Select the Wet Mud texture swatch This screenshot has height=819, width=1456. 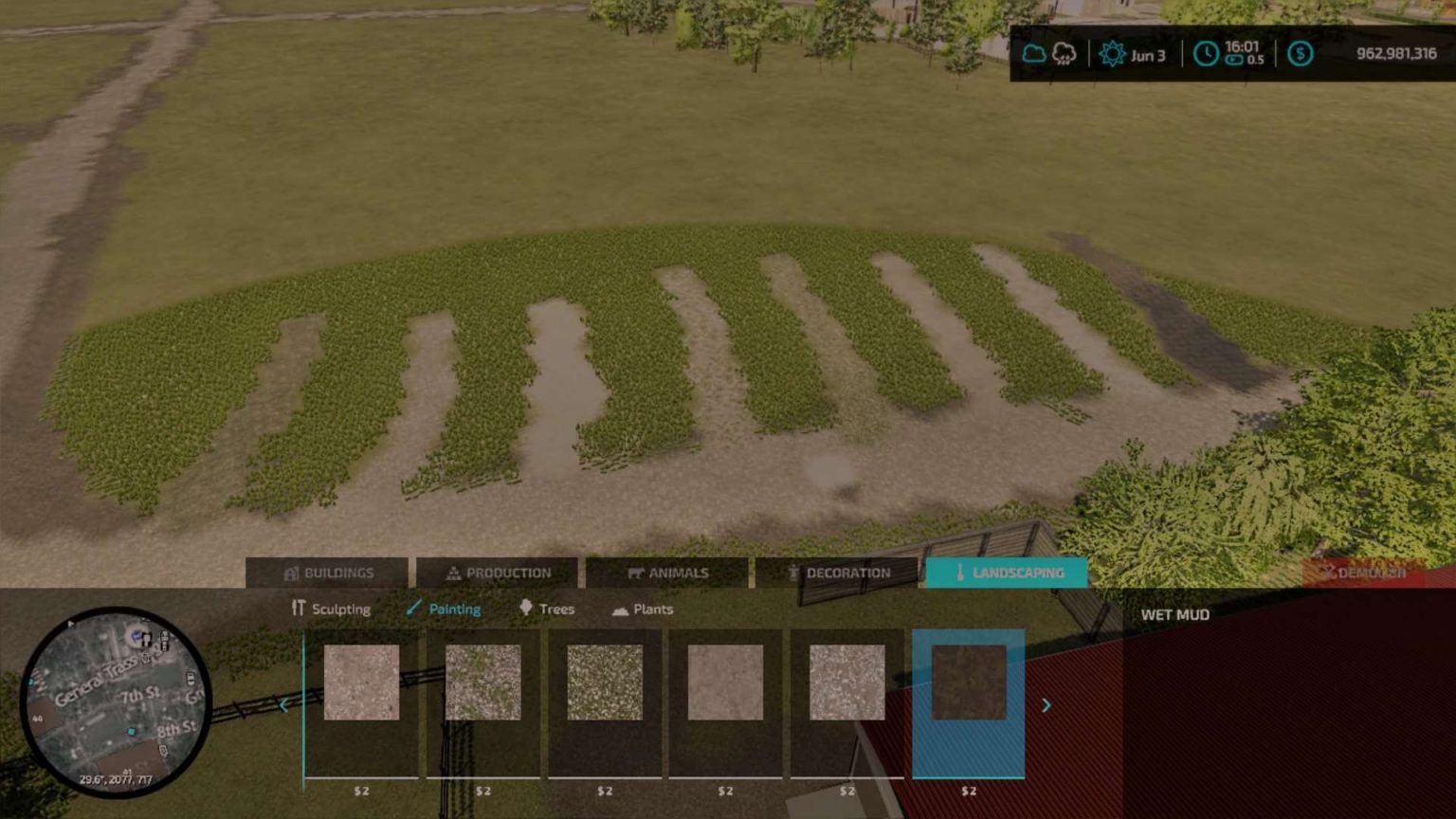point(968,682)
